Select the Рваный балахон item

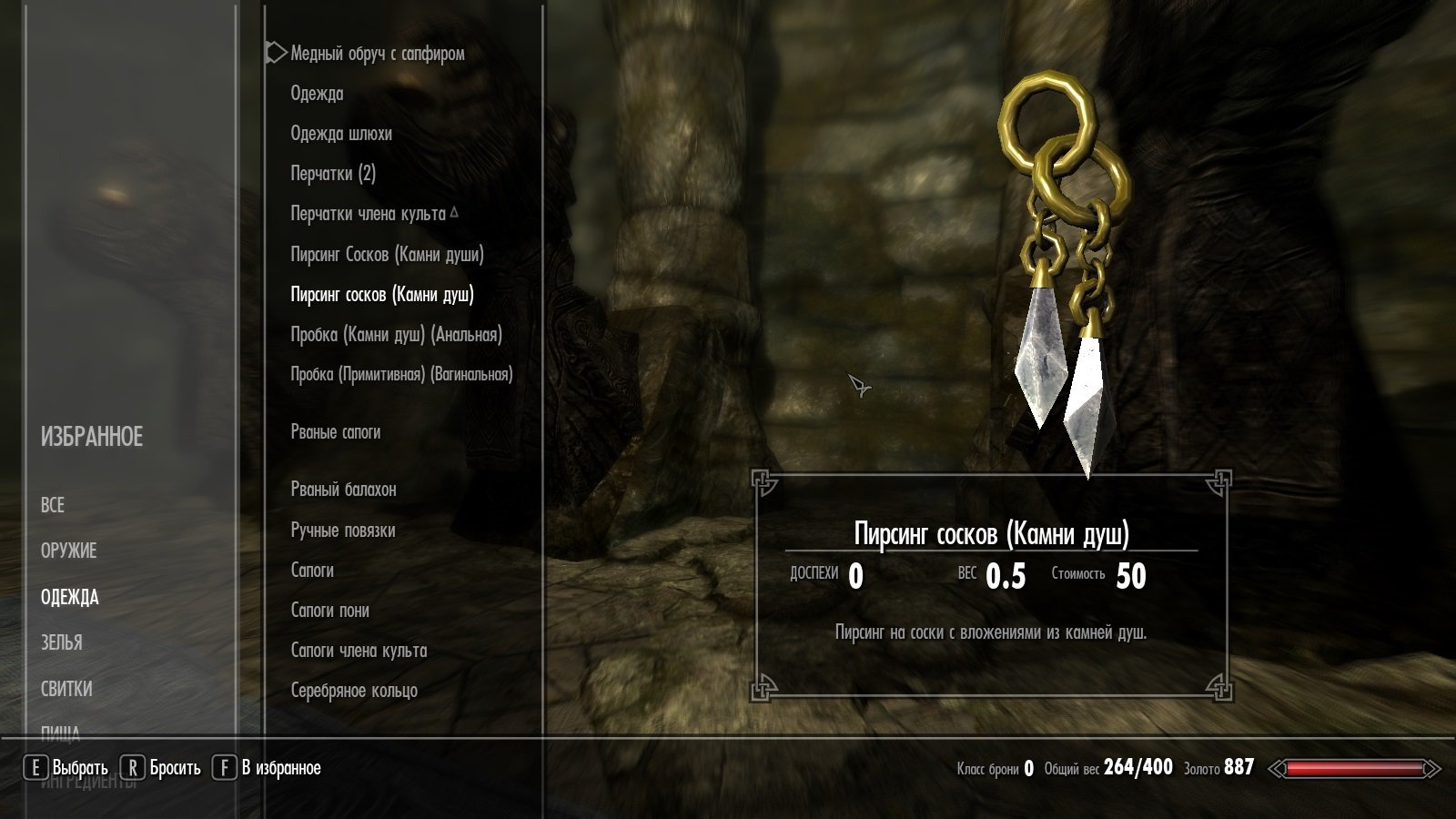pos(343,490)
